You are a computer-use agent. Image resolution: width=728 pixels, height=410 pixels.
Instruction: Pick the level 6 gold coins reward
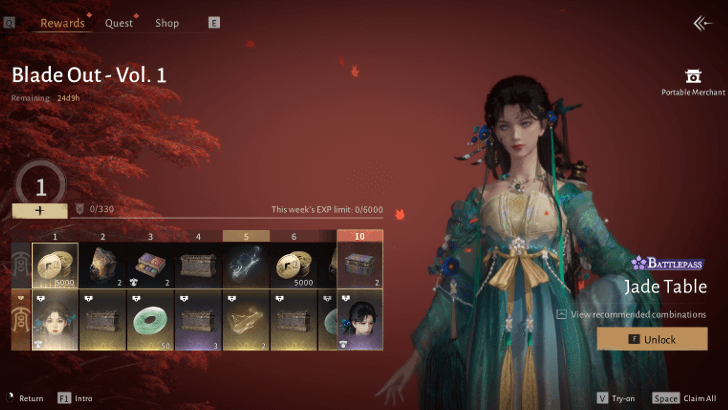coord(294,266)
